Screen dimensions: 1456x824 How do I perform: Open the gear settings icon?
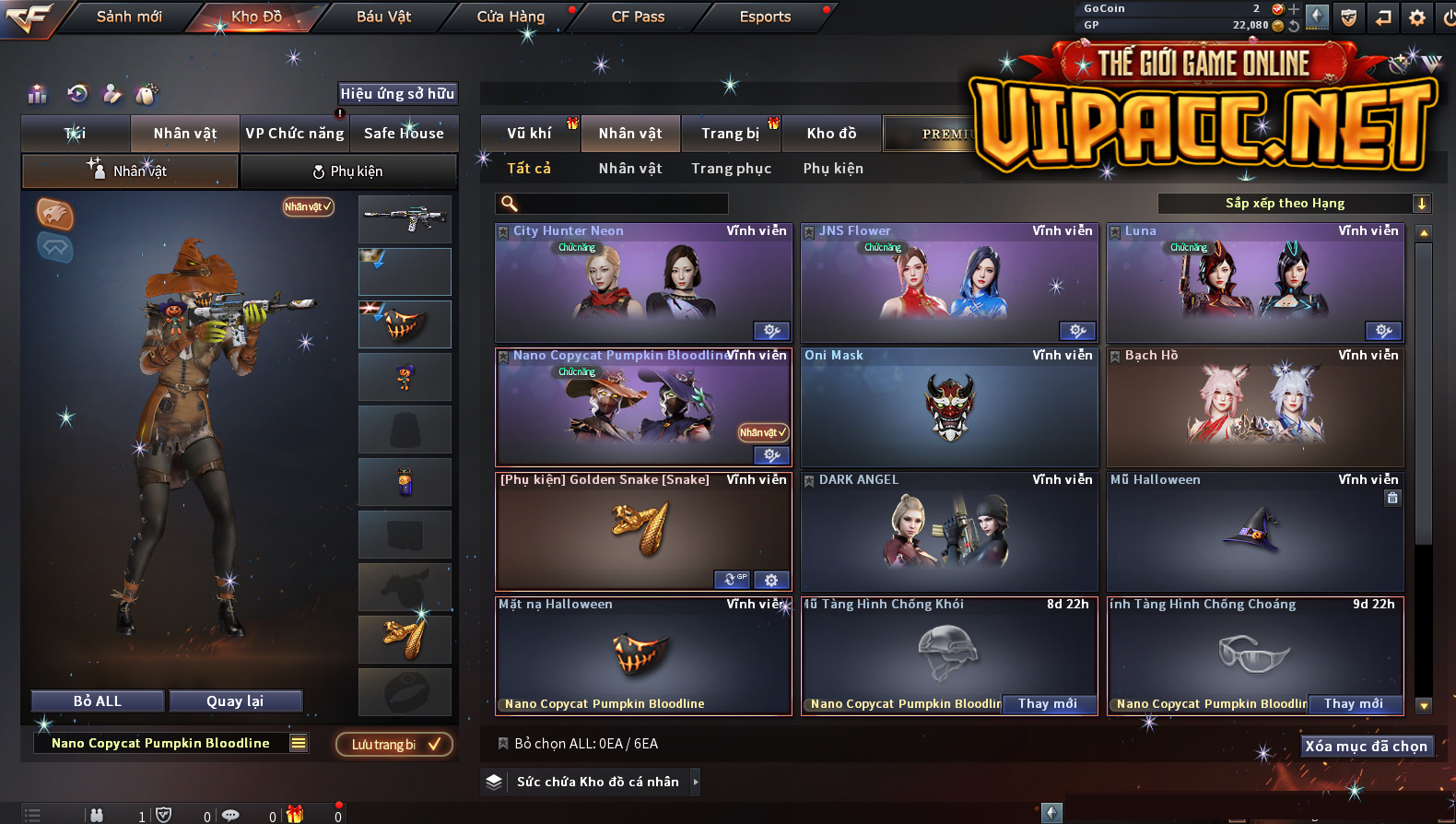click(x=1417, y=18)
